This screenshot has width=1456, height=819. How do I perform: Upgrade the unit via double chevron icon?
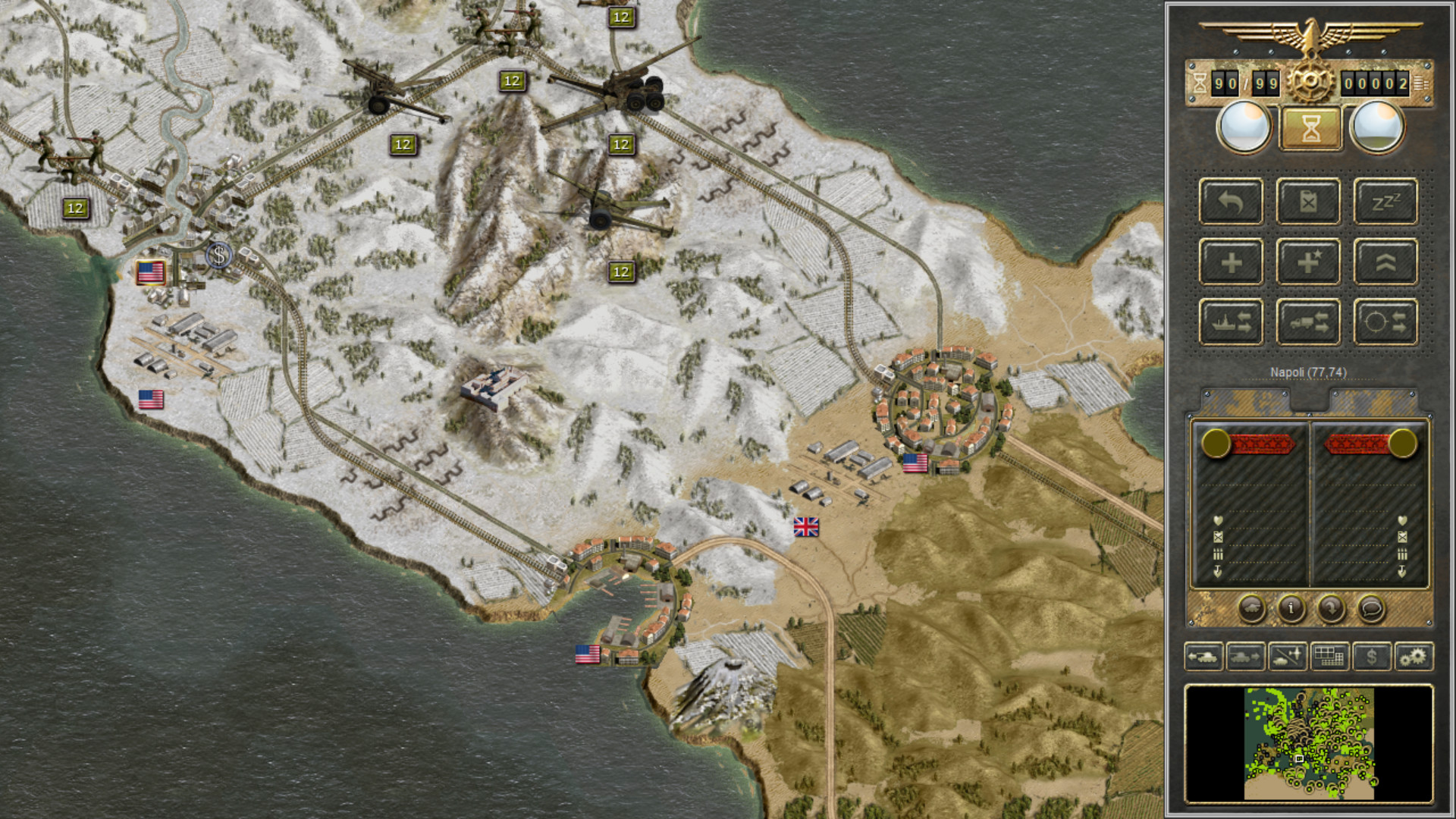pos(1385,261)
